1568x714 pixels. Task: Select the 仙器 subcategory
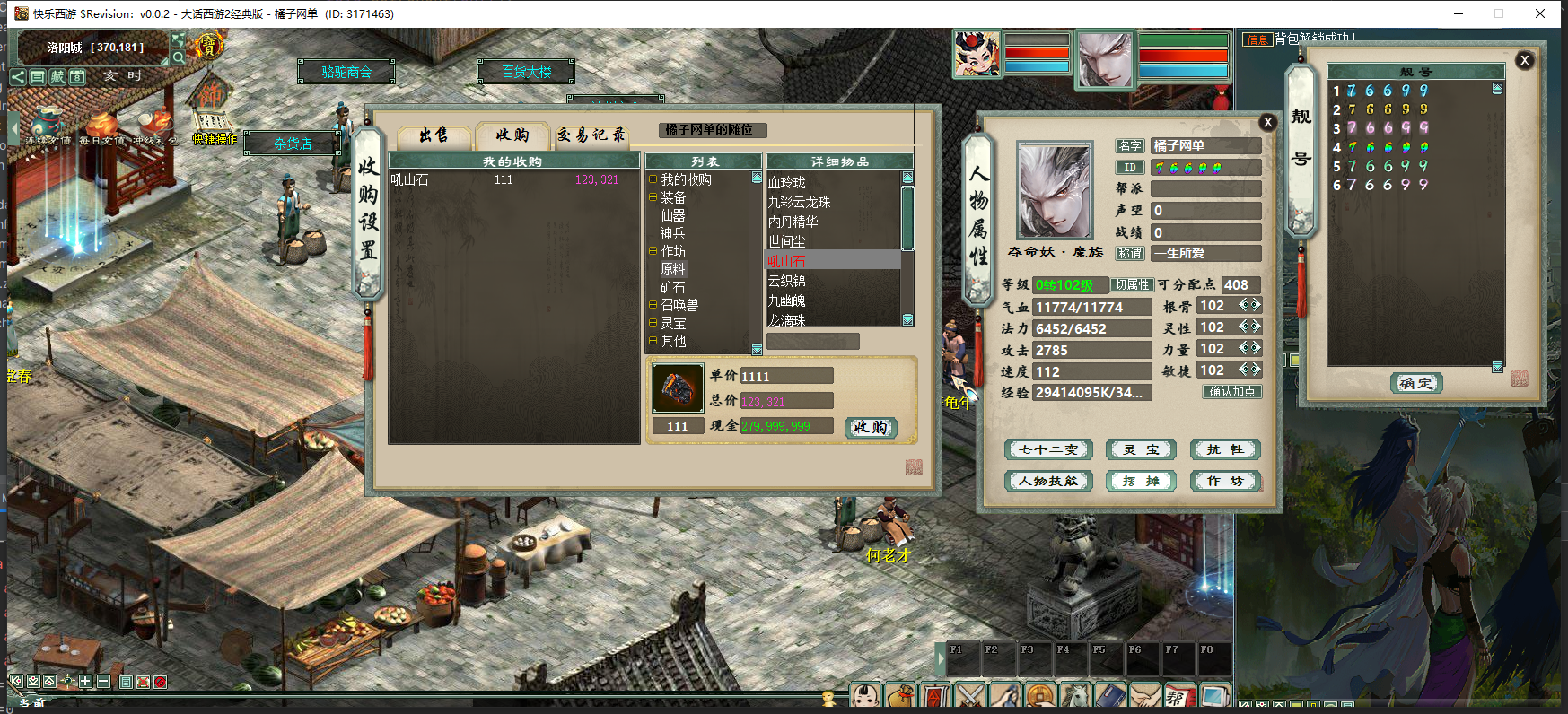(672, 216)
